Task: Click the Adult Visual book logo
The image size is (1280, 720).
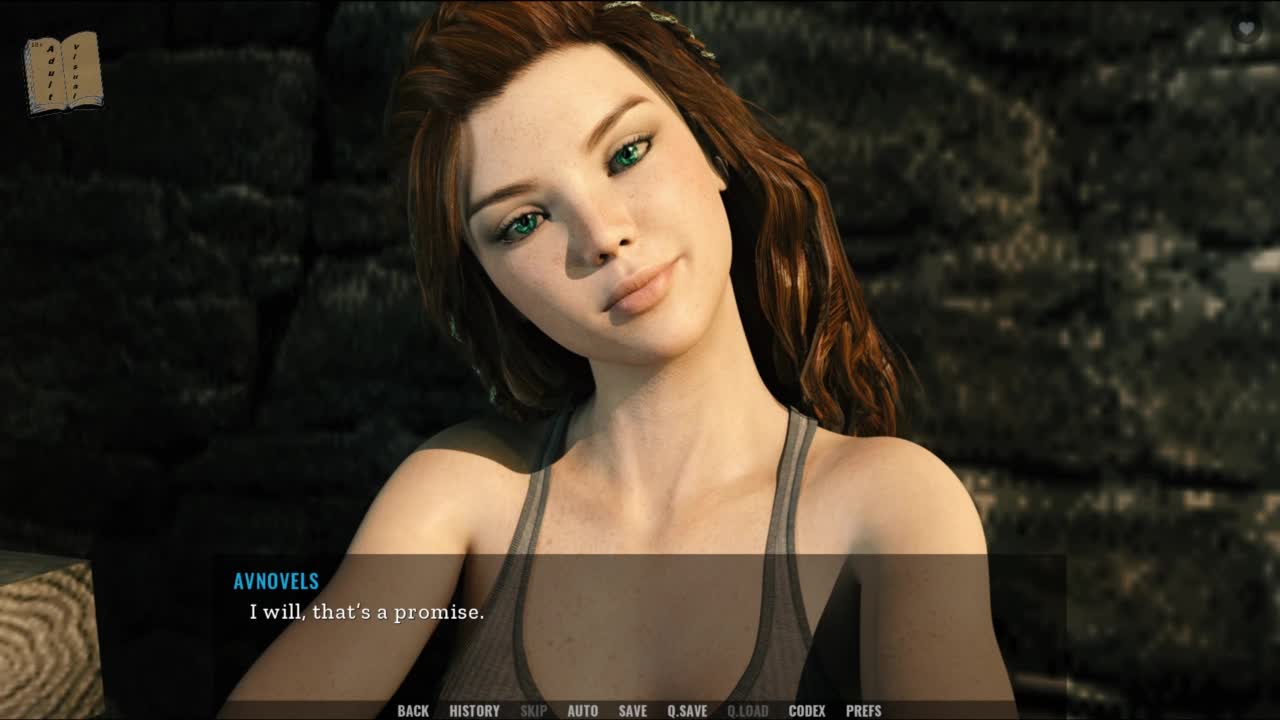Action: pos(63,72)
